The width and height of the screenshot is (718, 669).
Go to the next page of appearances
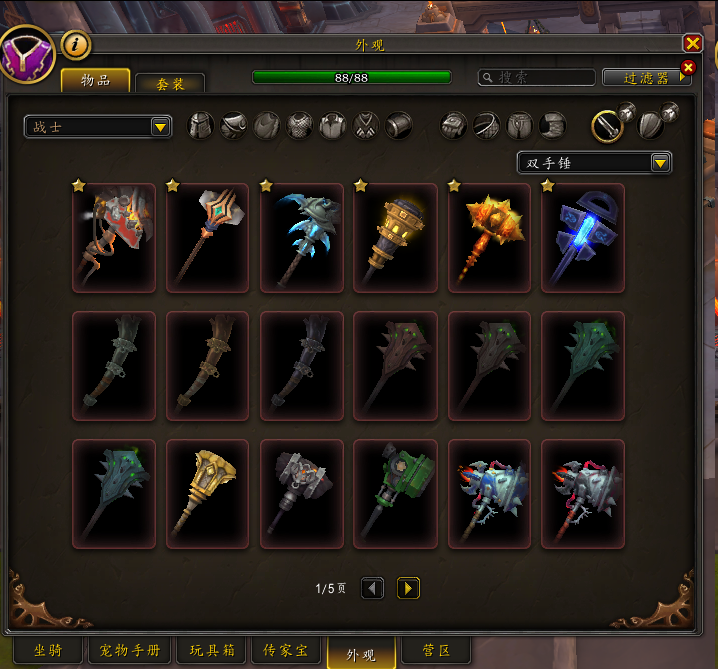[x=408, y=588]
